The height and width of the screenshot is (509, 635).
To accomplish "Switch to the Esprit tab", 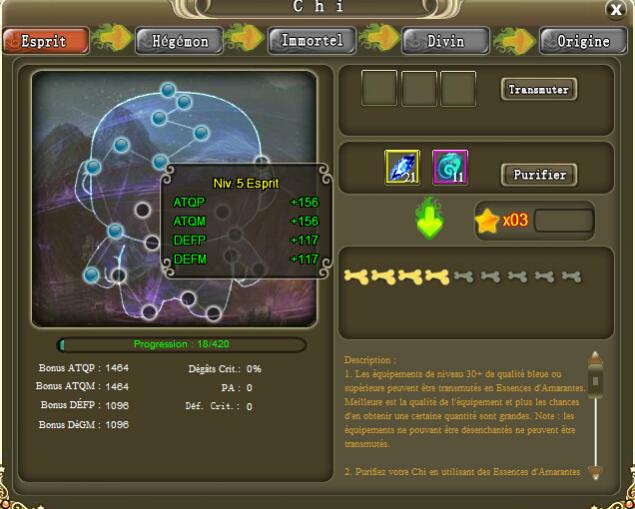I will tap(45, 41).
